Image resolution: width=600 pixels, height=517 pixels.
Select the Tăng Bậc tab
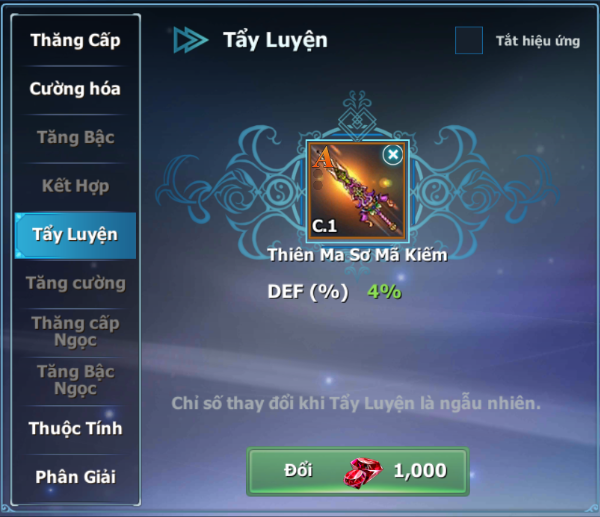[x=75, y=137]
